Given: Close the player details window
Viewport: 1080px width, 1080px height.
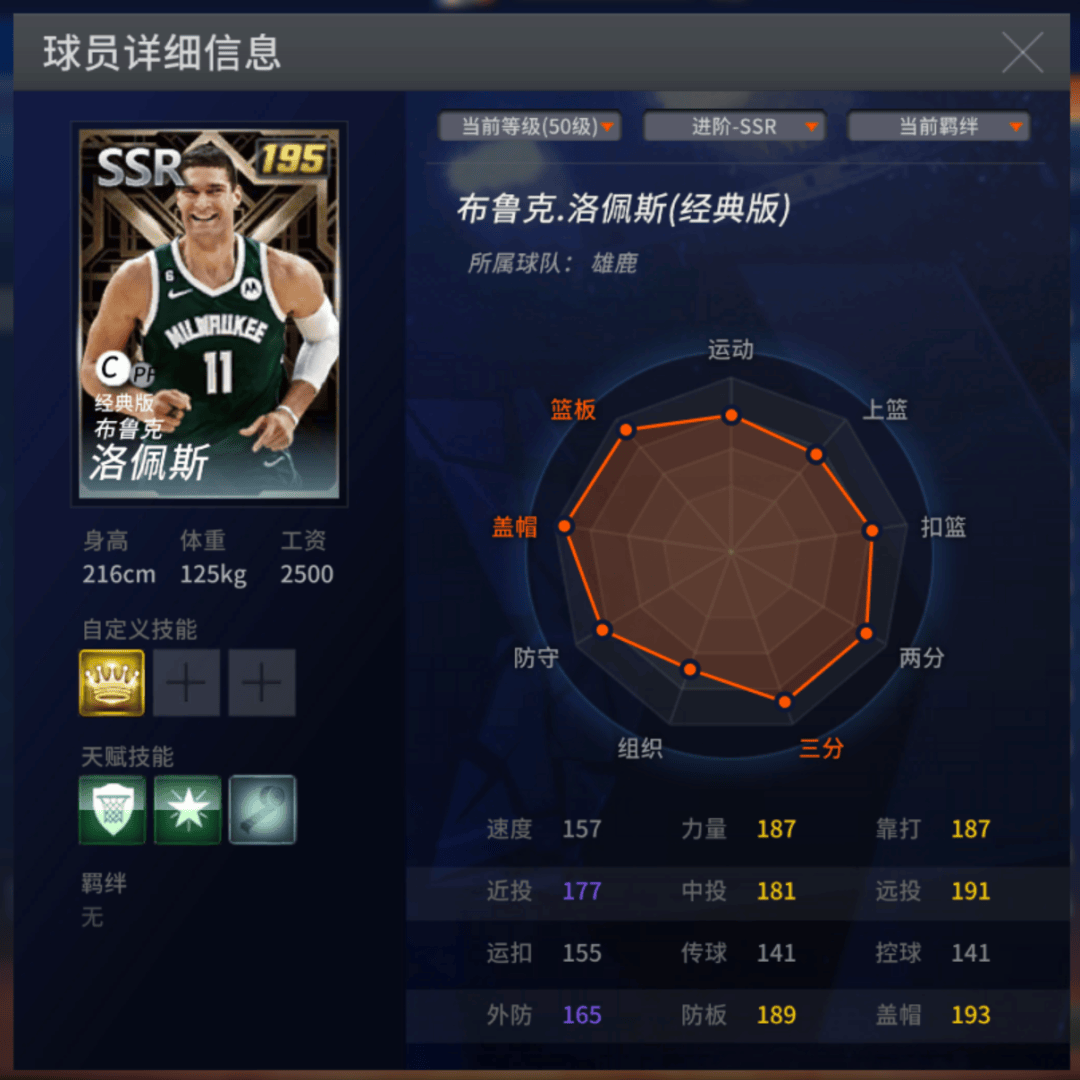Looking at the screenshot, I should (x=1022, y=52).
